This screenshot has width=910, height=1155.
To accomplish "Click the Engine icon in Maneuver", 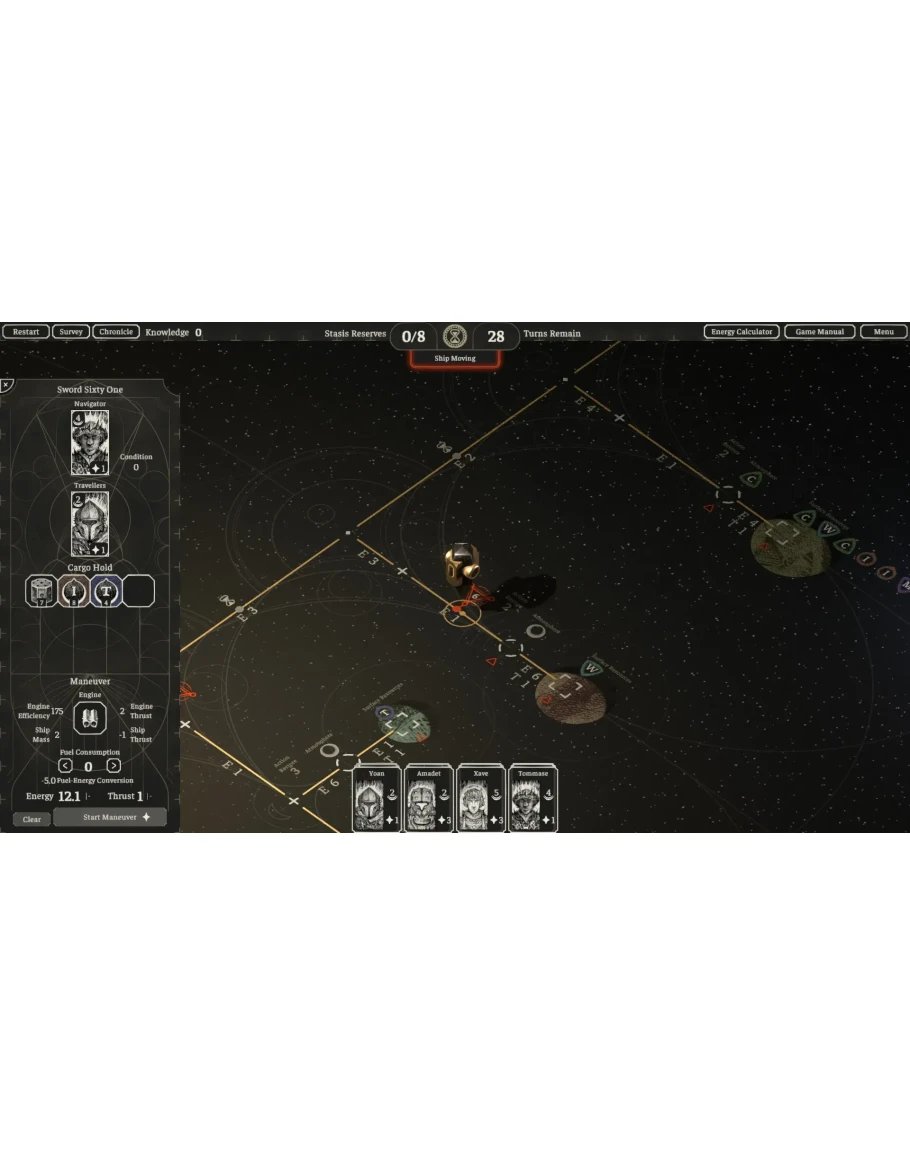I will point(90,717).
